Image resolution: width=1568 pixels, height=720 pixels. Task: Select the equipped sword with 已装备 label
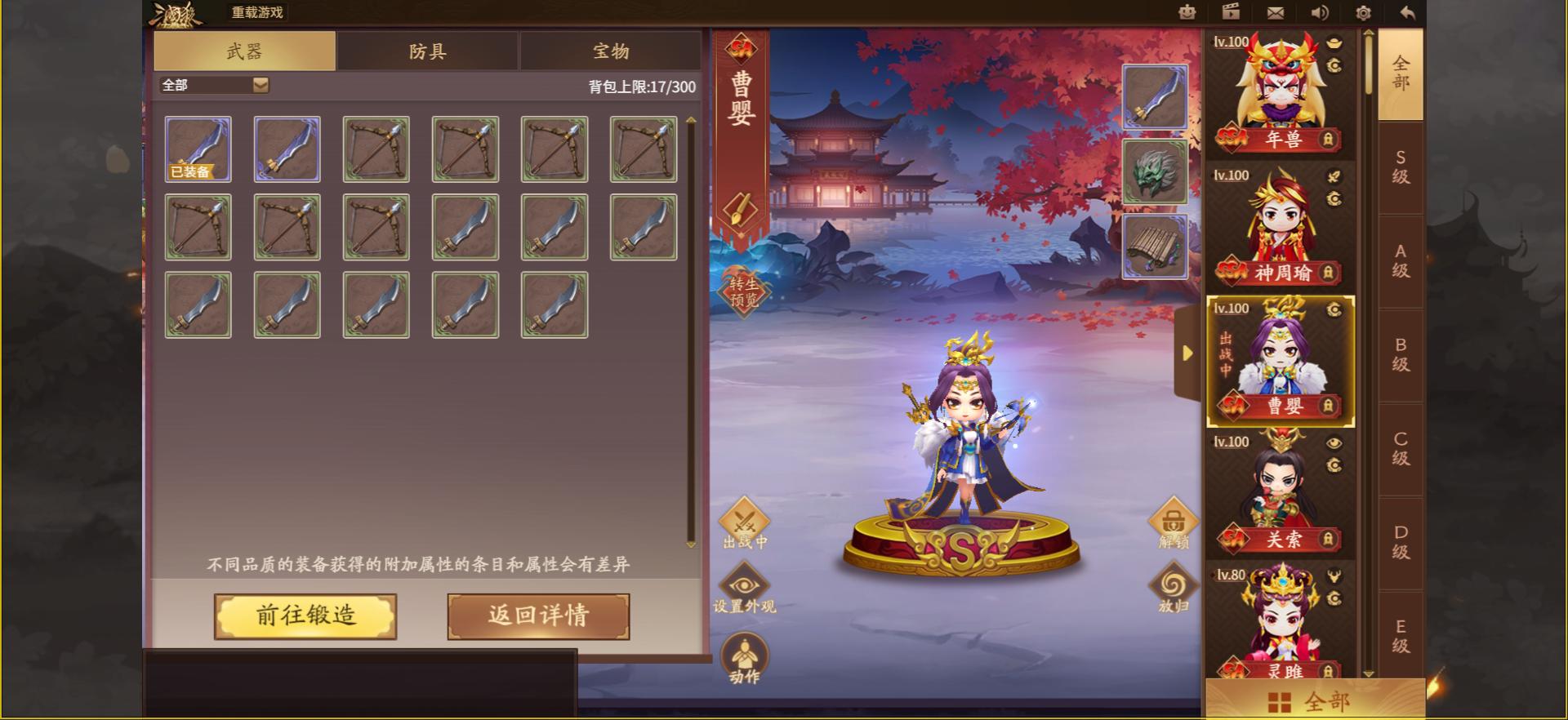197,147
